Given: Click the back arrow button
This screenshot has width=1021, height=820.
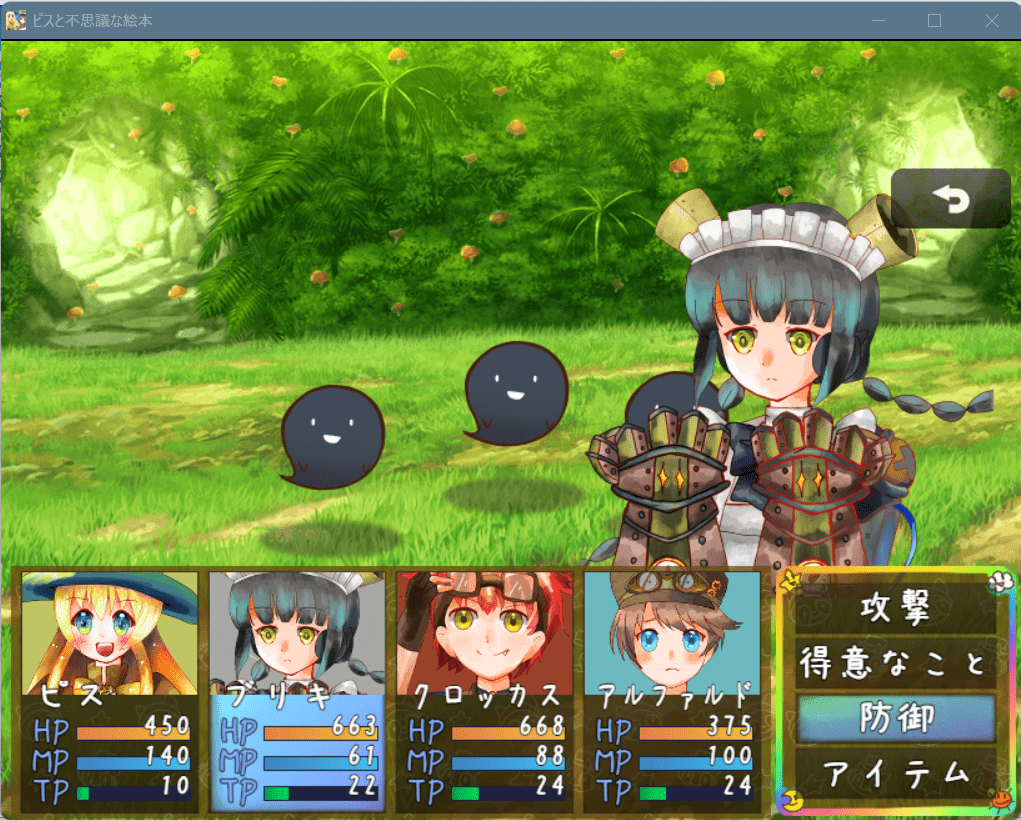Looking at the screenshot, I should coord(950,199).
